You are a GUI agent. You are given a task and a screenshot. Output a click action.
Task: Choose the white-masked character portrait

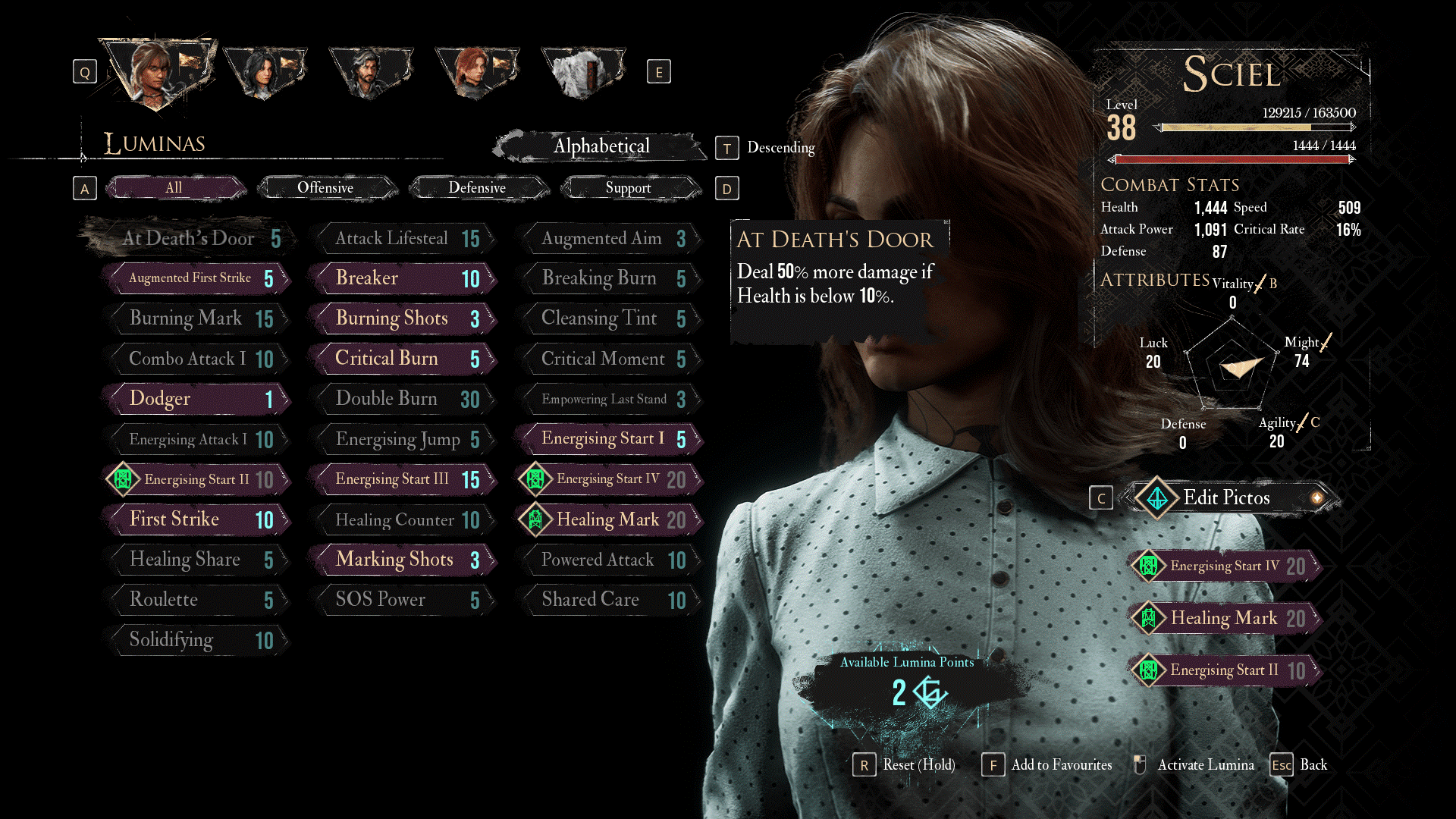coord(582,72)
